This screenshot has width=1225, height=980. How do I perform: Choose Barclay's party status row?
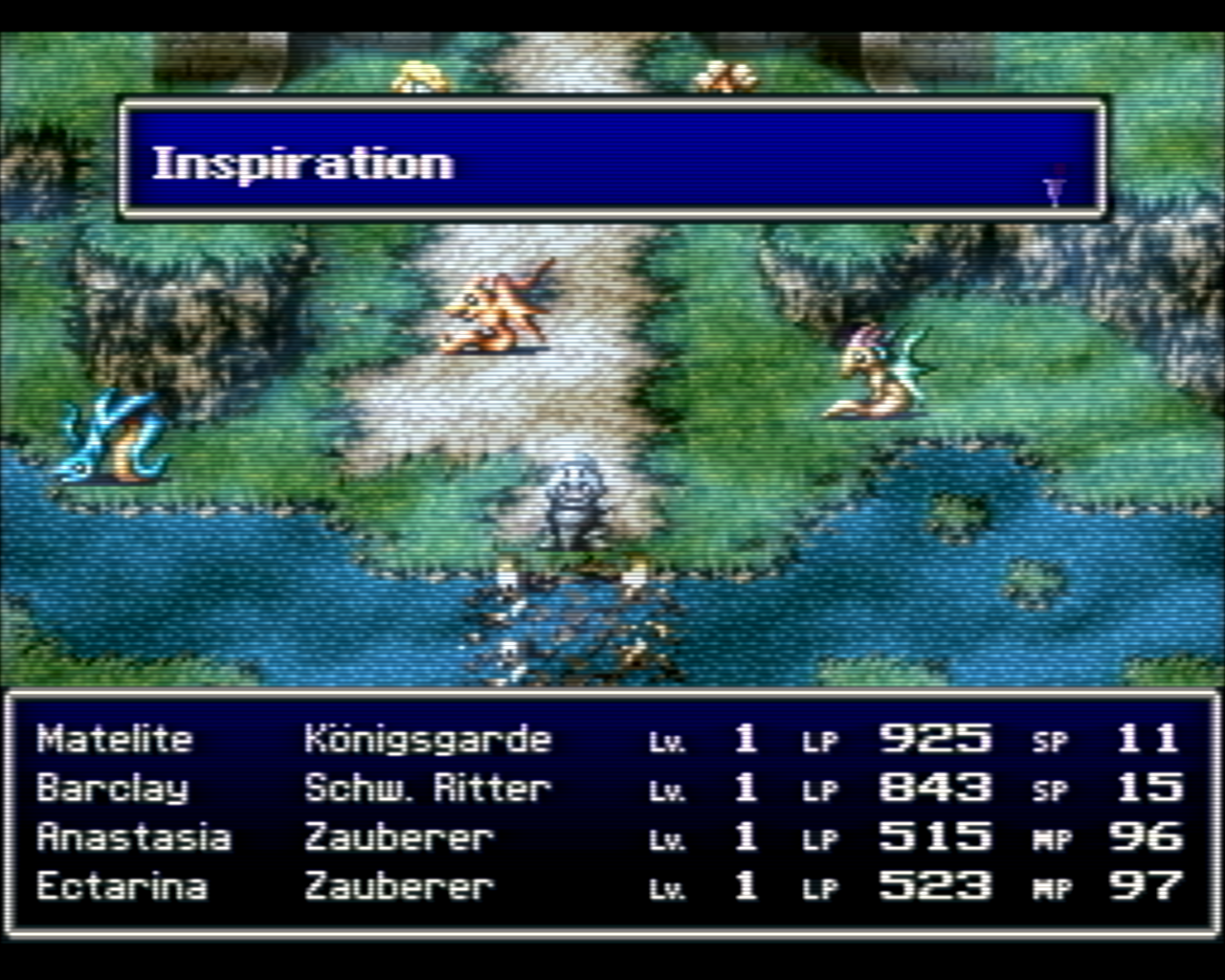click(113, 789)
